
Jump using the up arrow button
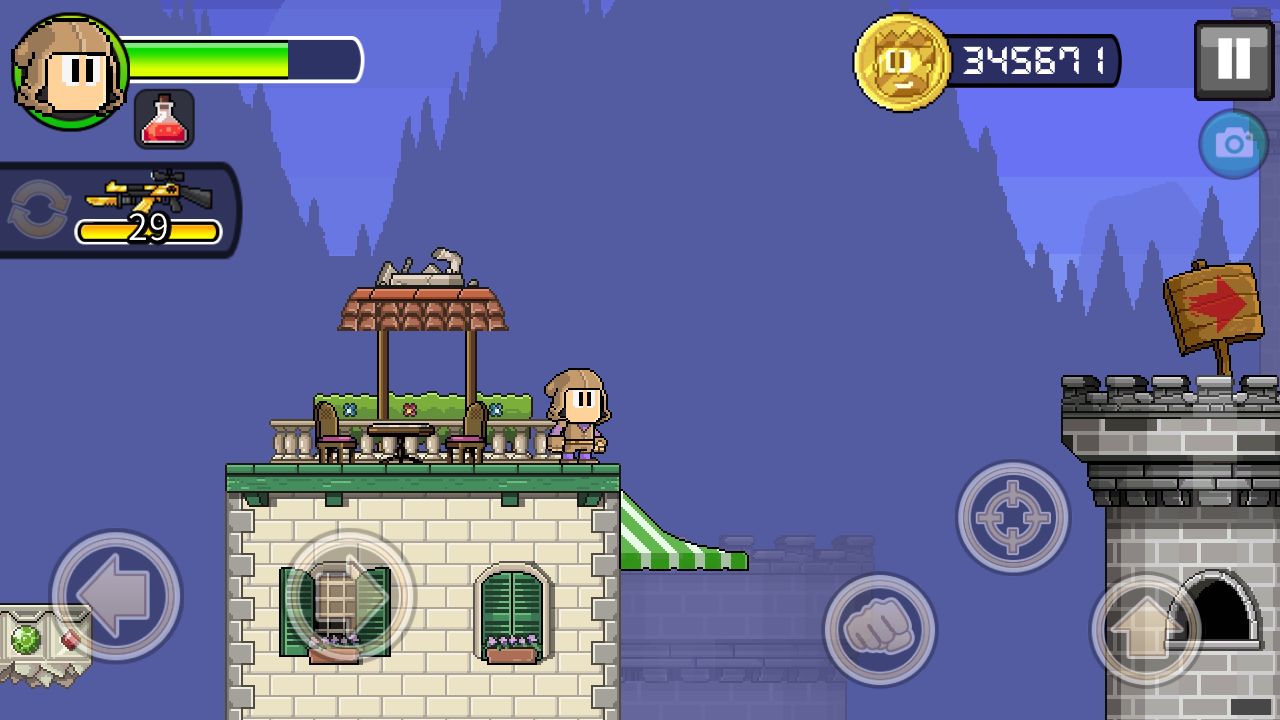point(1145,629)
